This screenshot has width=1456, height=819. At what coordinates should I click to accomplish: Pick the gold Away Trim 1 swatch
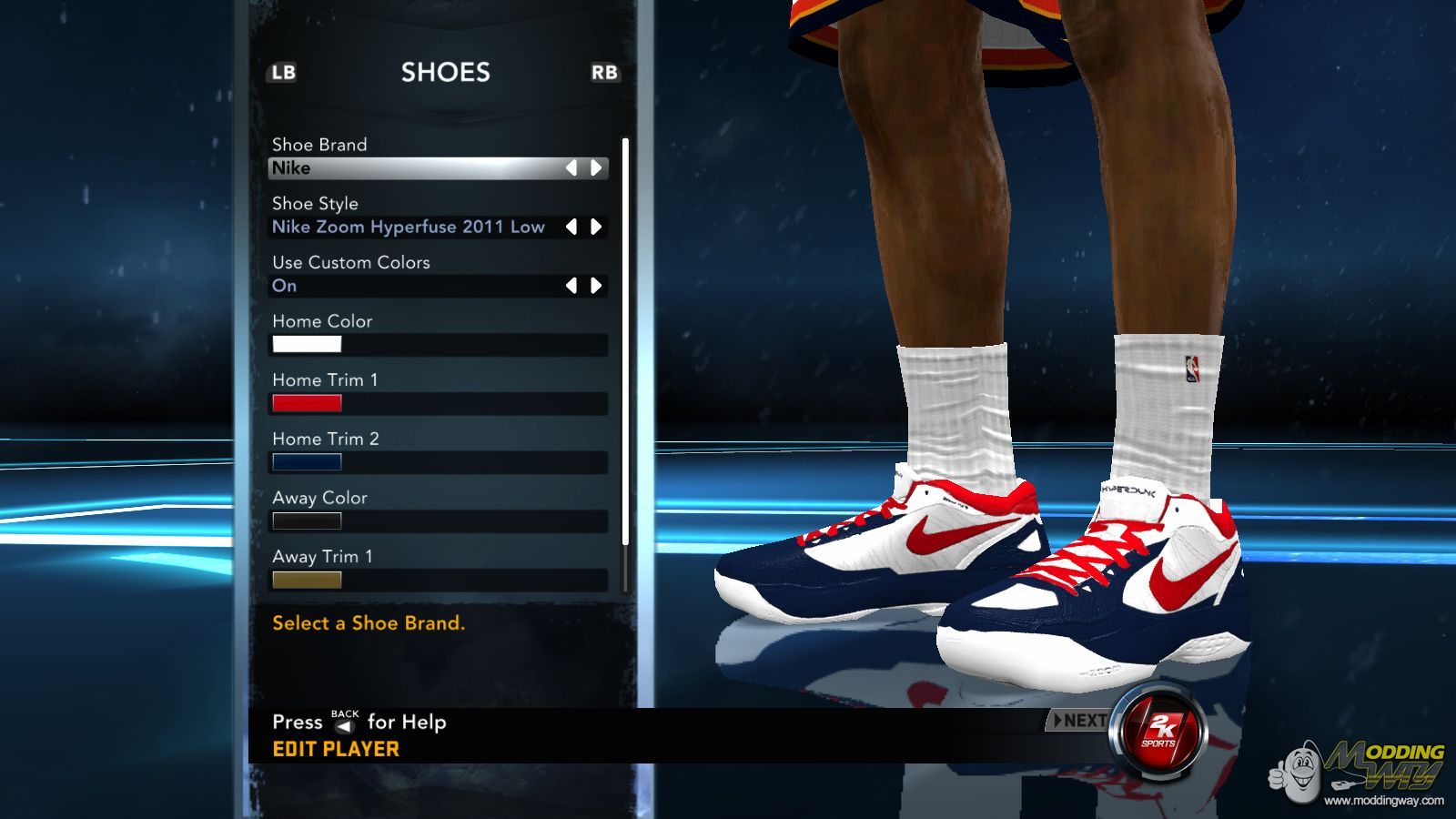(307, 580)
